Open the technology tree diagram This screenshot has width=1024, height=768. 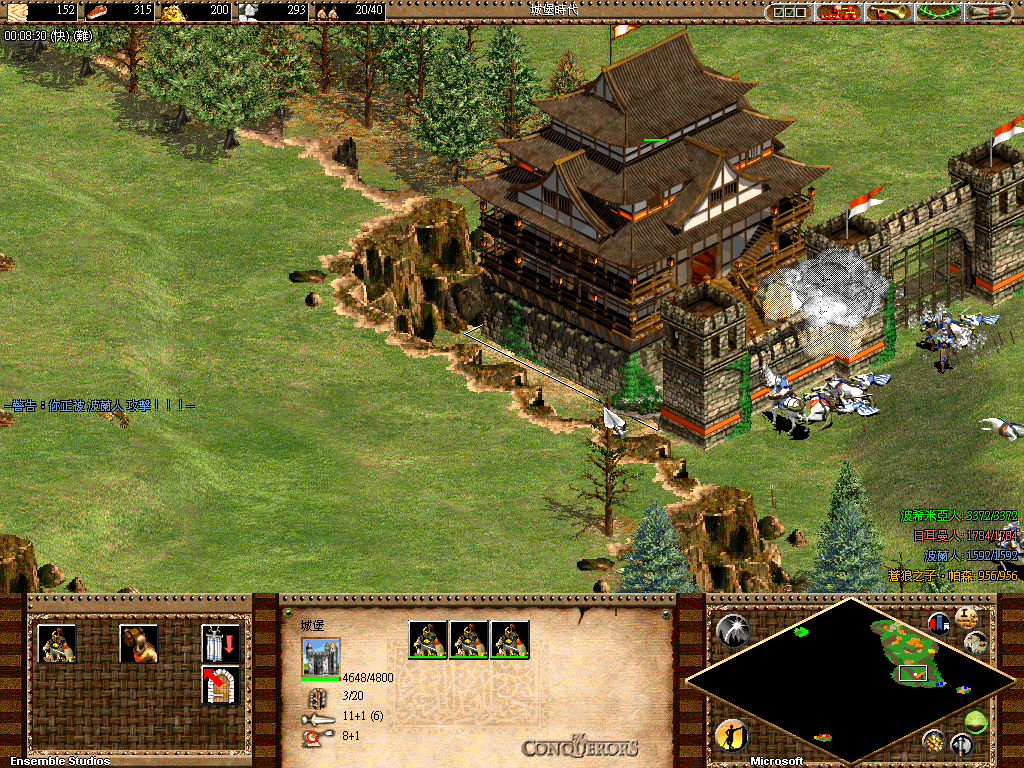(x=839, y=12)
